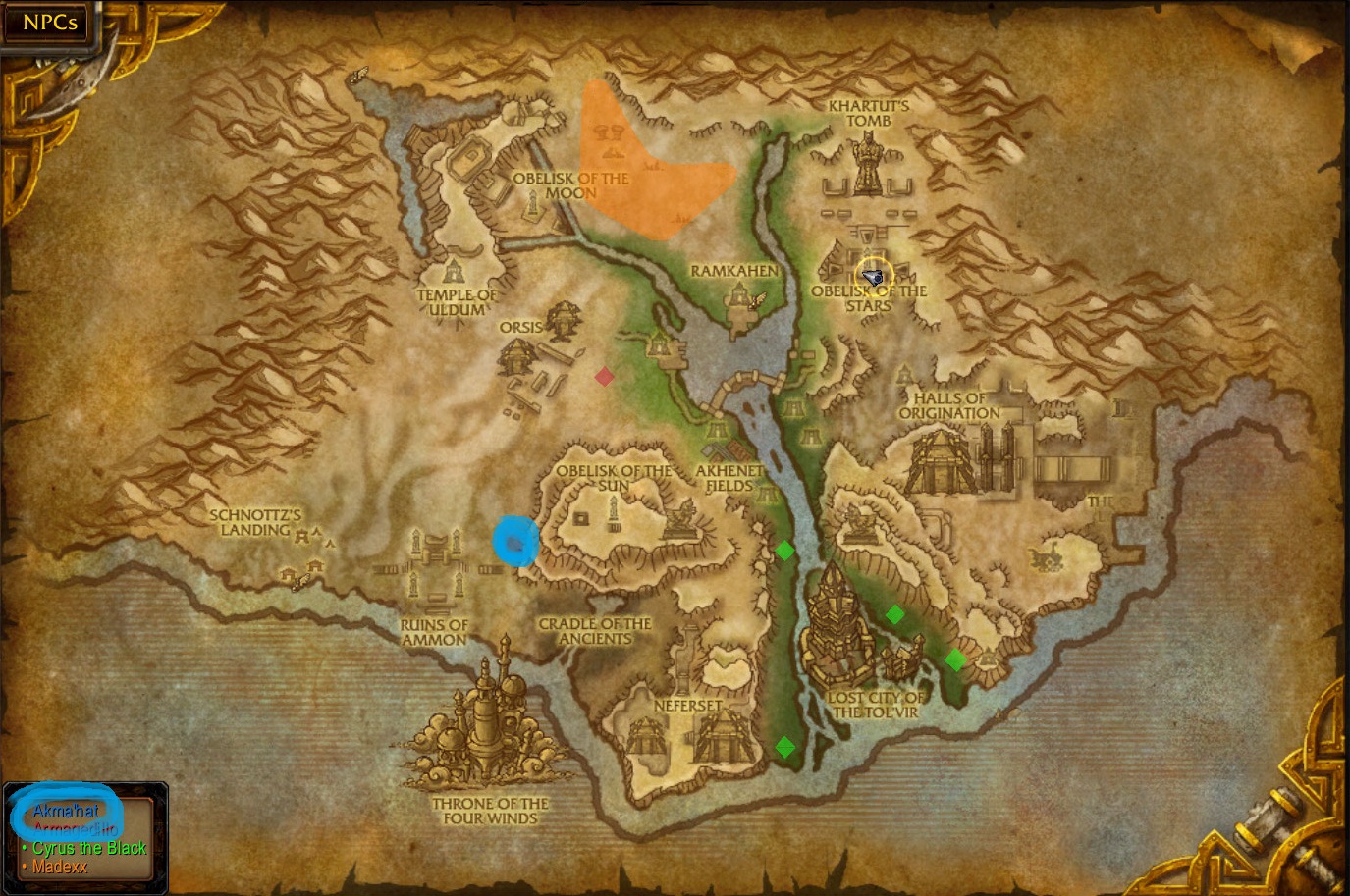This screenshot has height=896, width=1350.
Task: Select the Ramkahen zone label
Action: click(x=734, y=268)
